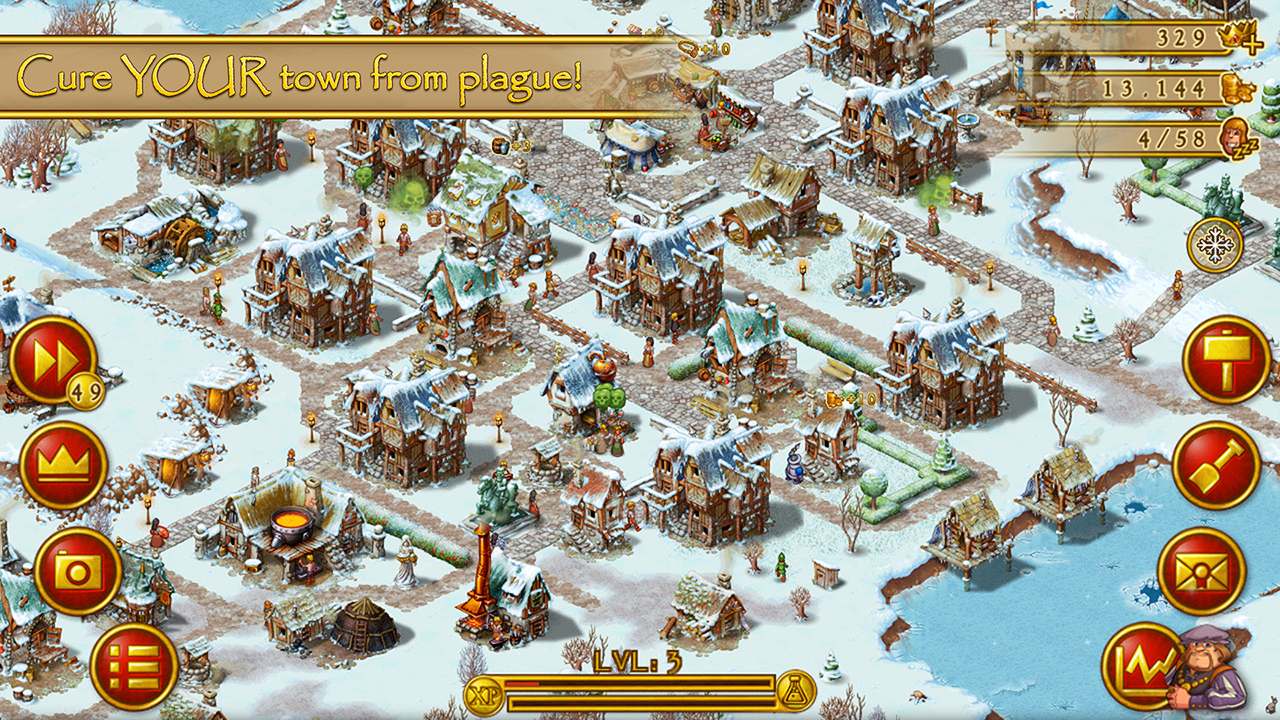Click the advisor character portrait
1280x720 pixels.
tap(1211, 669)
